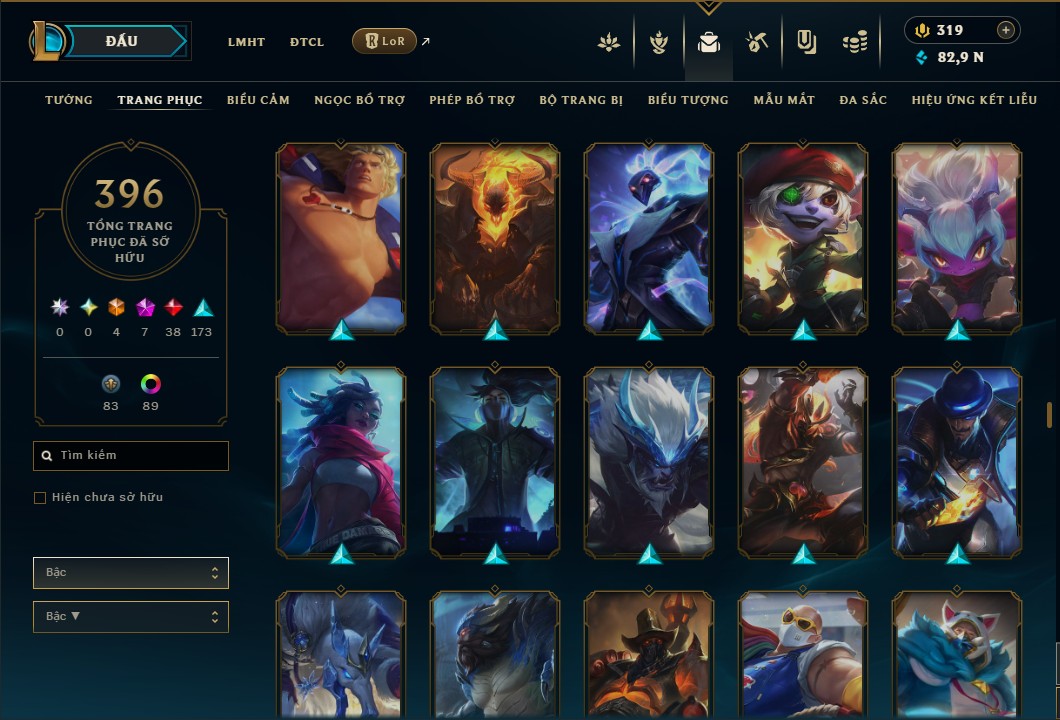Viewport: 1060px width, 720px height.
Task: Open the LoR external link
Action: point(385,41)
